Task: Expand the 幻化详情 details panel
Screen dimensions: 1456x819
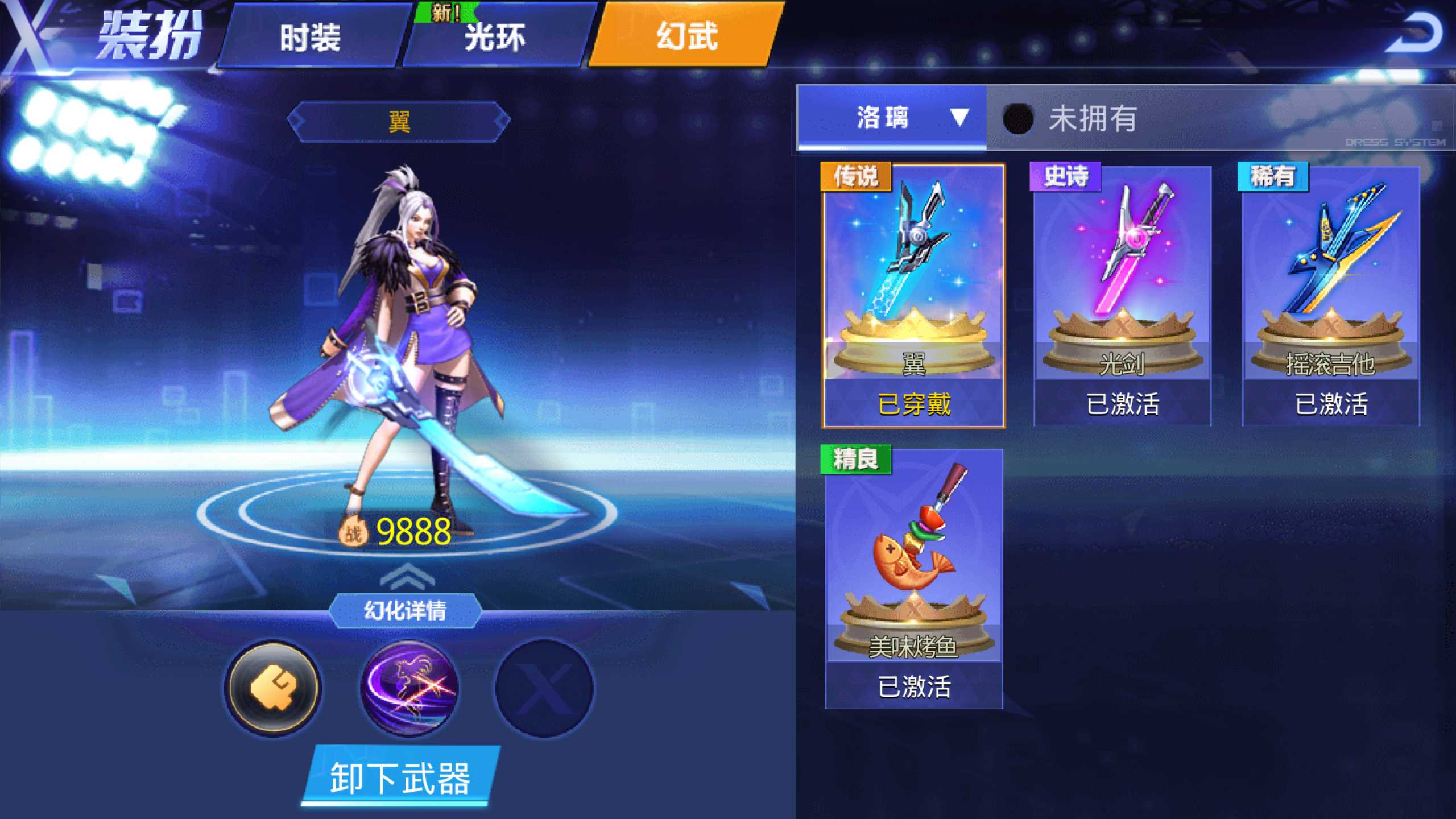Action: [407, 610]
